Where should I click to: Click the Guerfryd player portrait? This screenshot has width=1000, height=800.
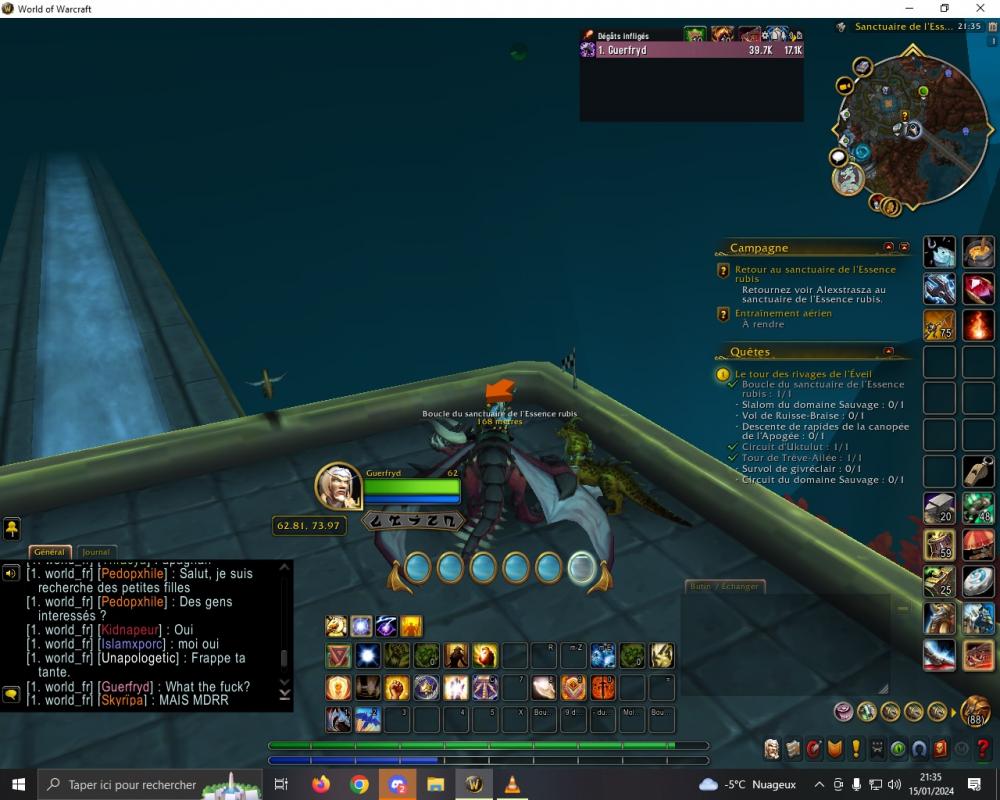pos(338,486)
